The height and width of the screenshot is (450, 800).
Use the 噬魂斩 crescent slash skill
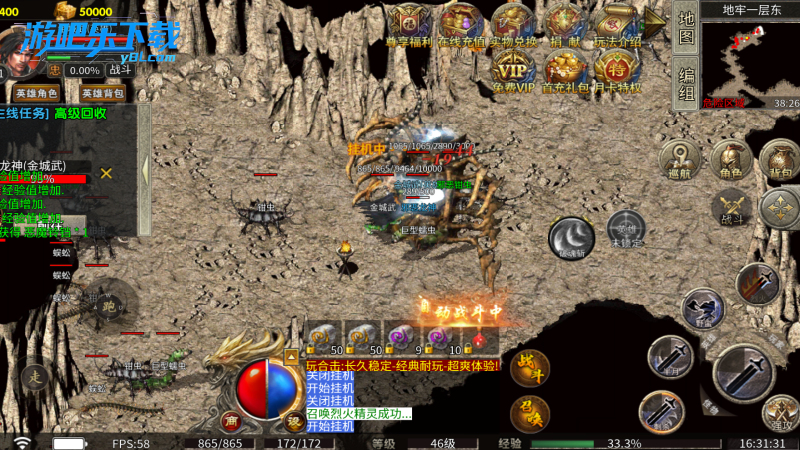[x=572, y=238]
